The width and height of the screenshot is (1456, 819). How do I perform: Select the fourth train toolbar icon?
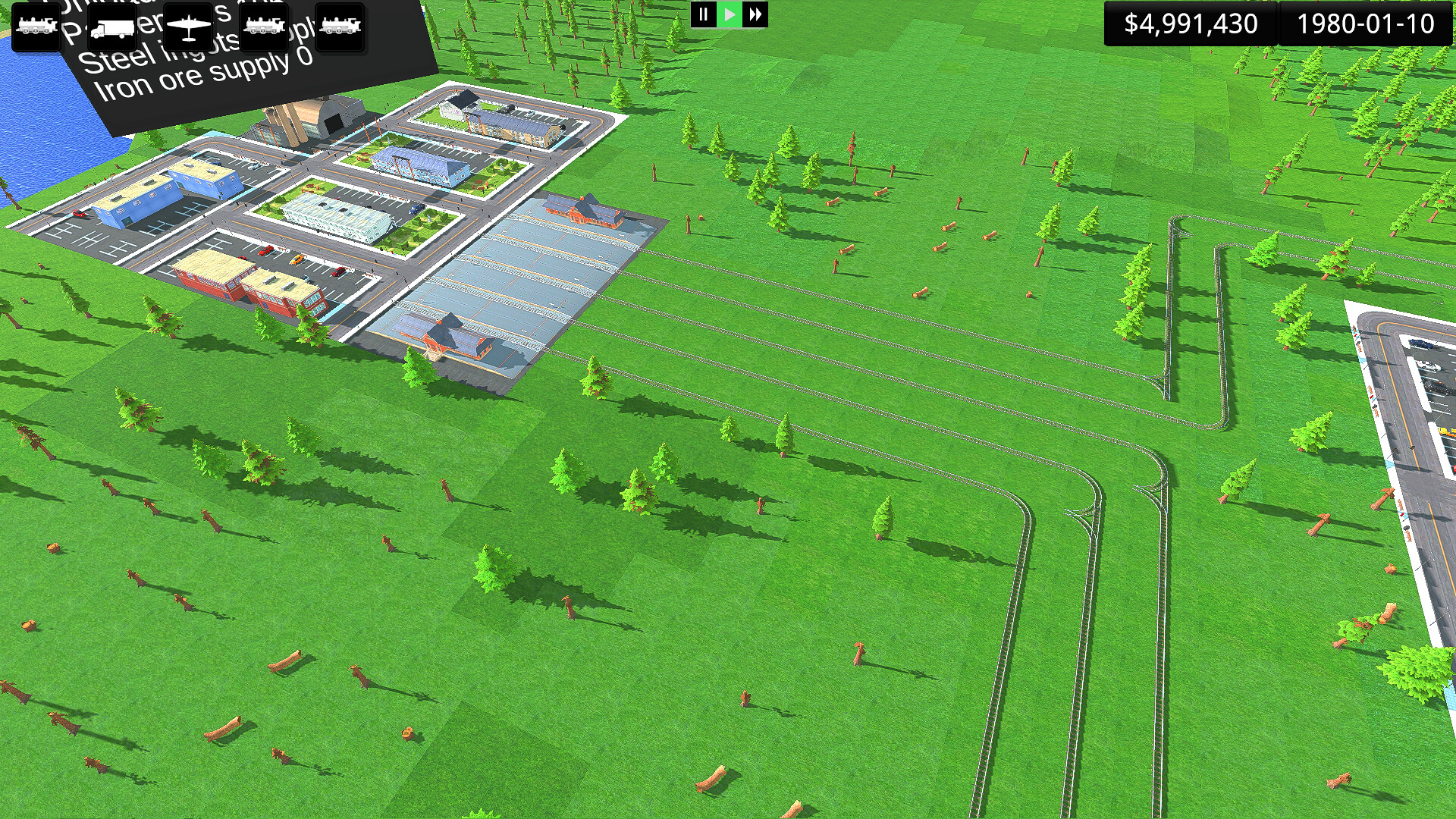[x=264, y=27]
